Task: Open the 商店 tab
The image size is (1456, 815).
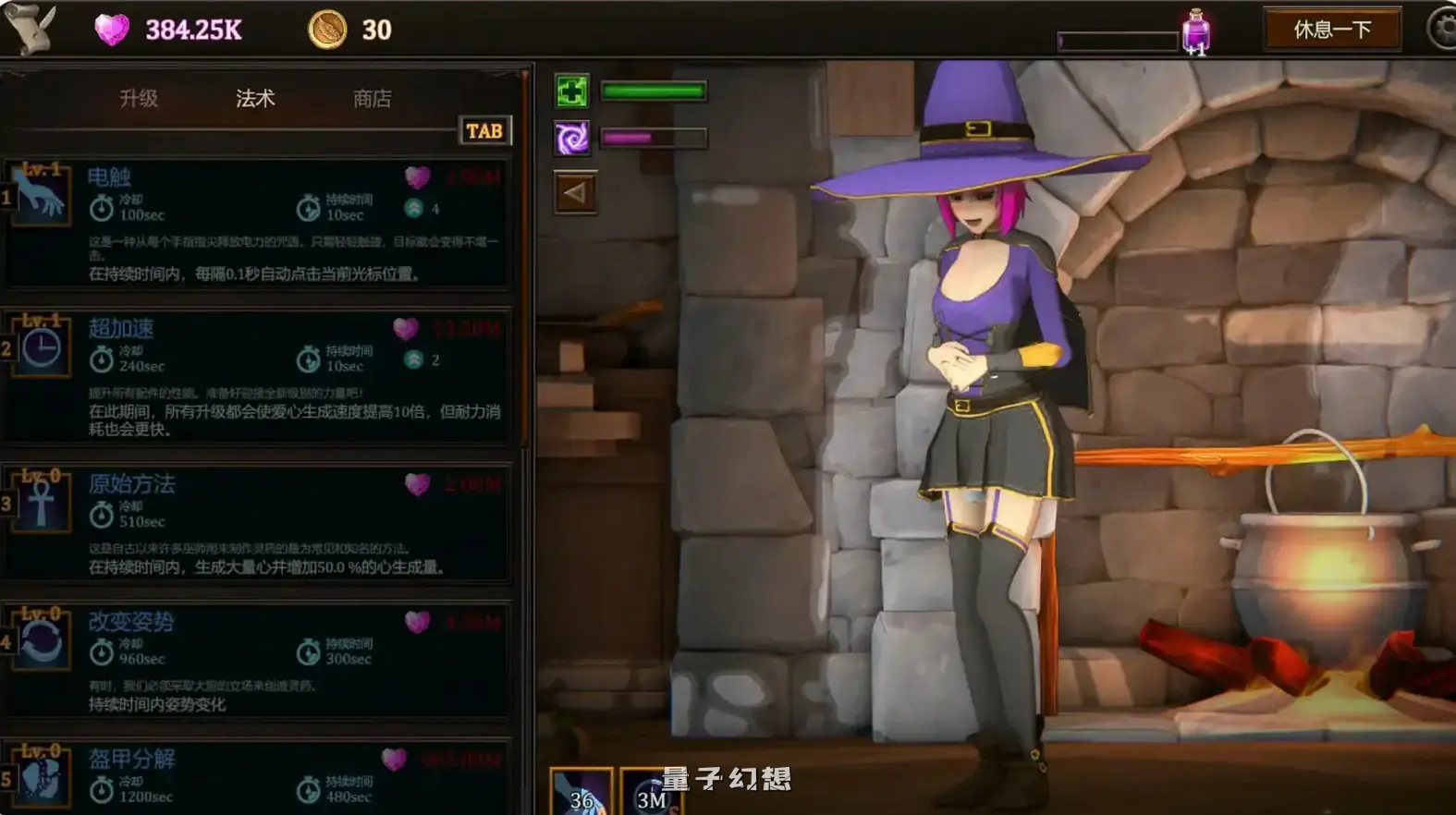Action: coord(370,99)
